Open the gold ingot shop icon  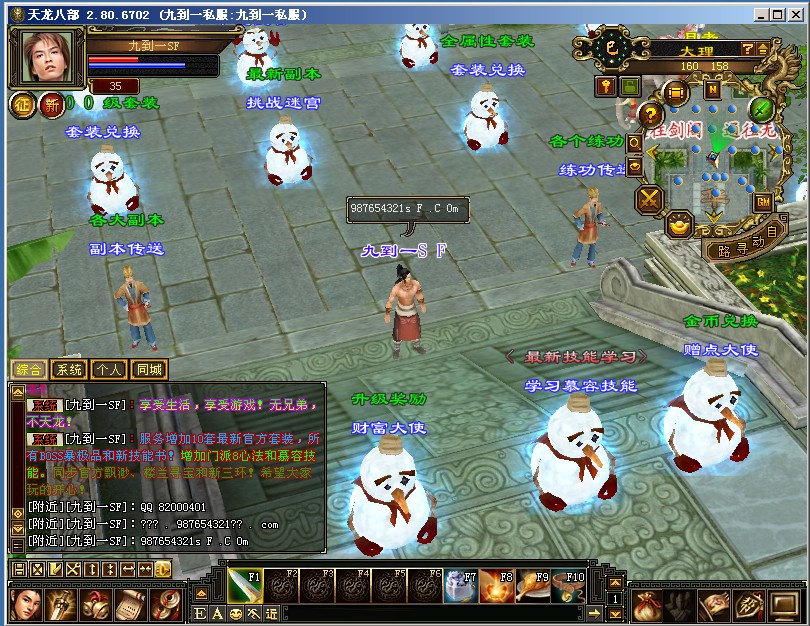coord(680,225)
